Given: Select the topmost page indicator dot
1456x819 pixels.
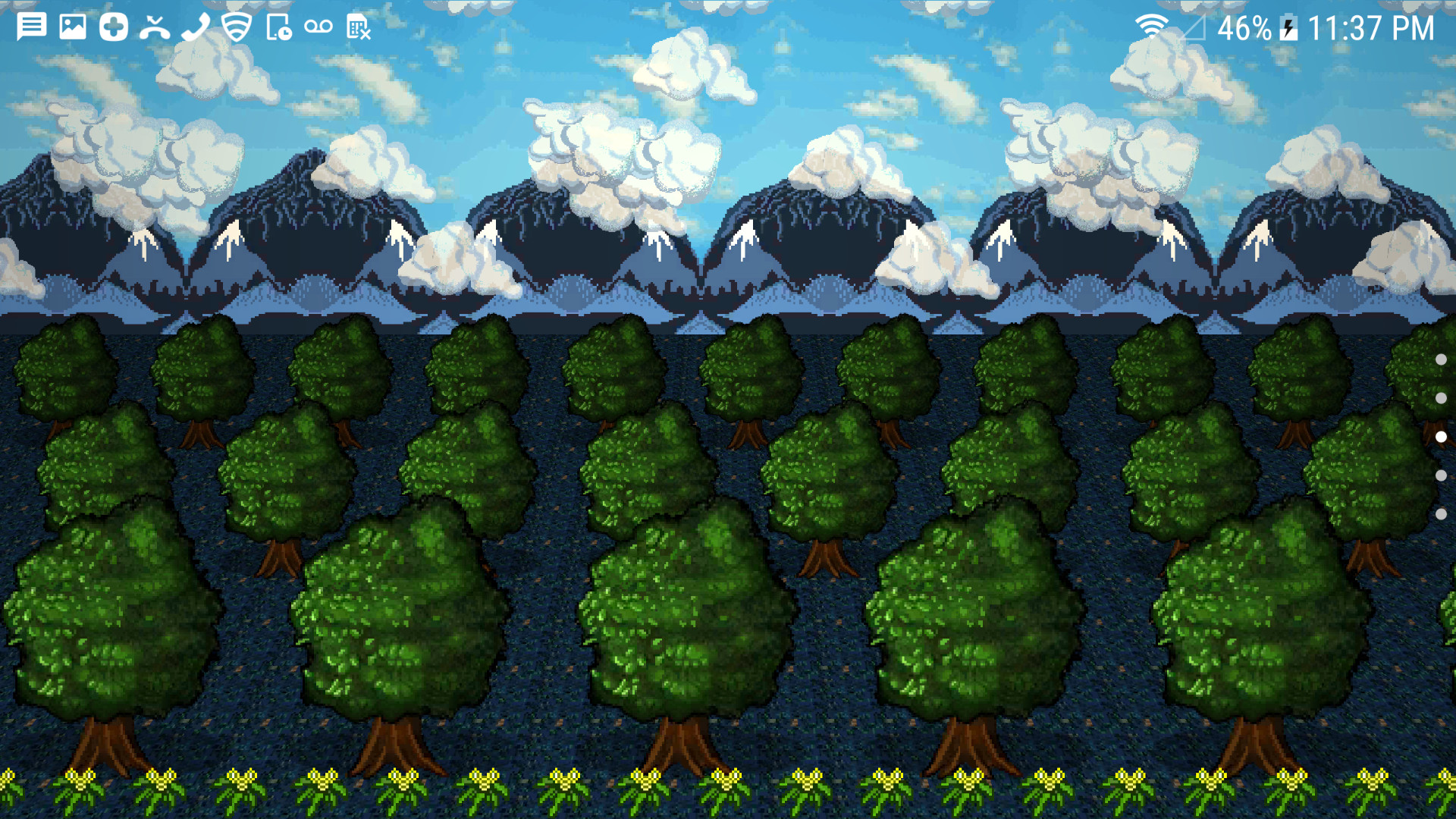Looking at the screenshot, I should [x=1442, y=361].
